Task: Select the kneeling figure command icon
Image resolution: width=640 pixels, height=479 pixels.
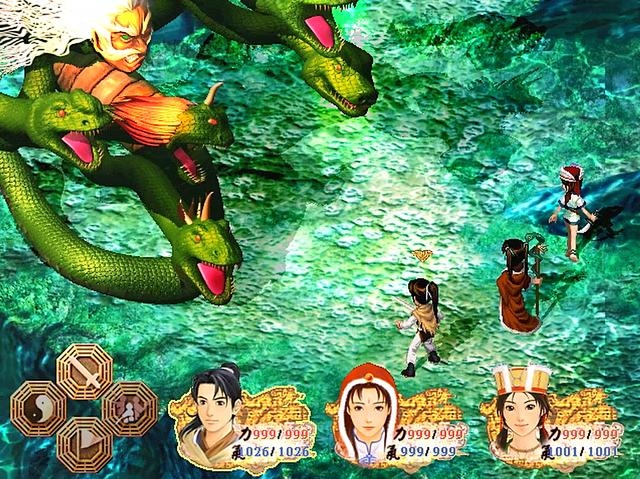Action: coord(129,408)
